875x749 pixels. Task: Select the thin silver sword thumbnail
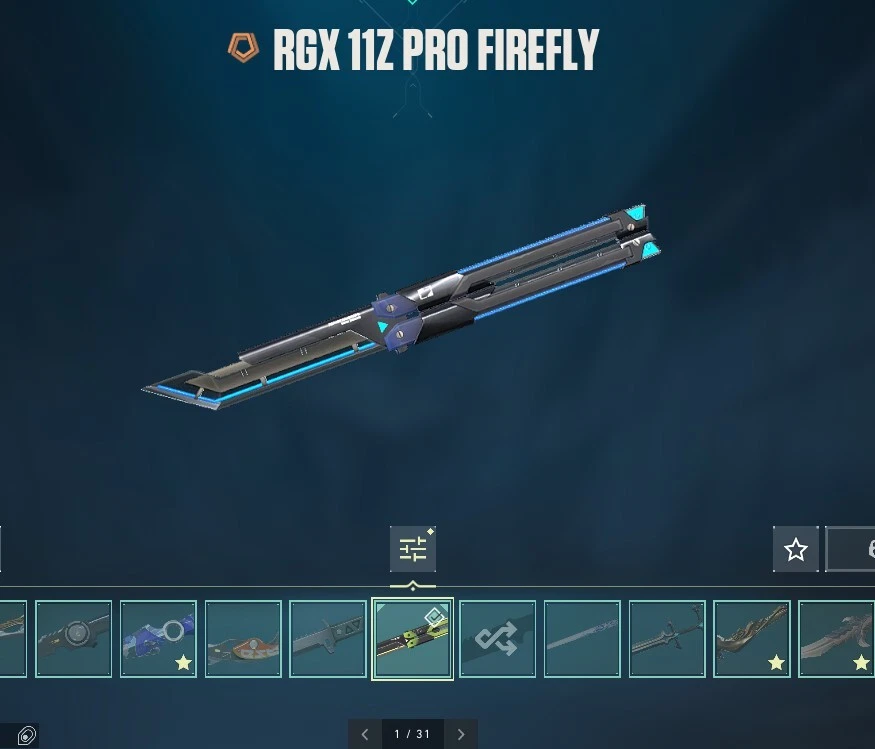coord(582,639)
